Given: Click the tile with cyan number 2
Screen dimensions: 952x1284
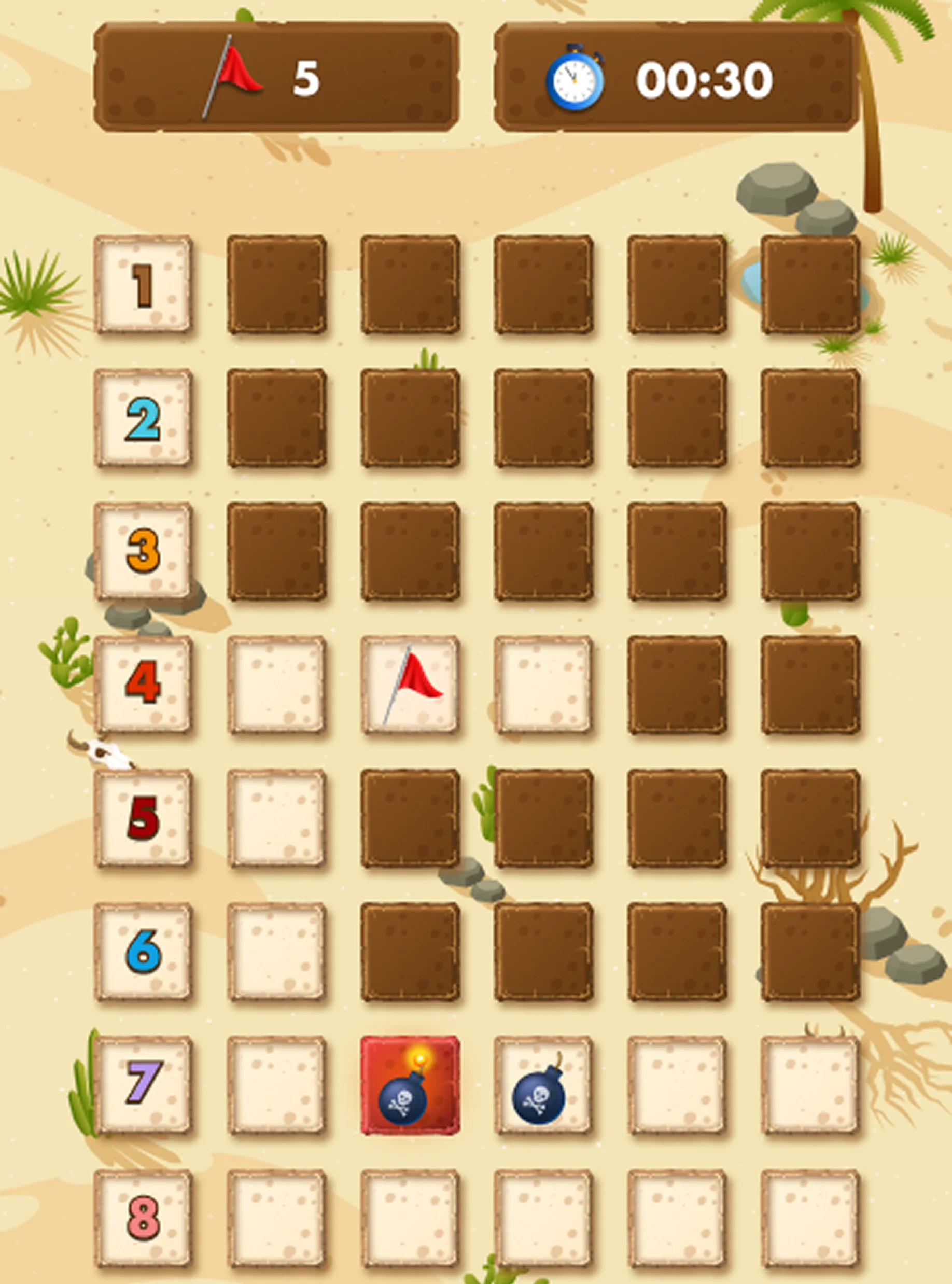Looking at the screenshot, I should 143,418.
